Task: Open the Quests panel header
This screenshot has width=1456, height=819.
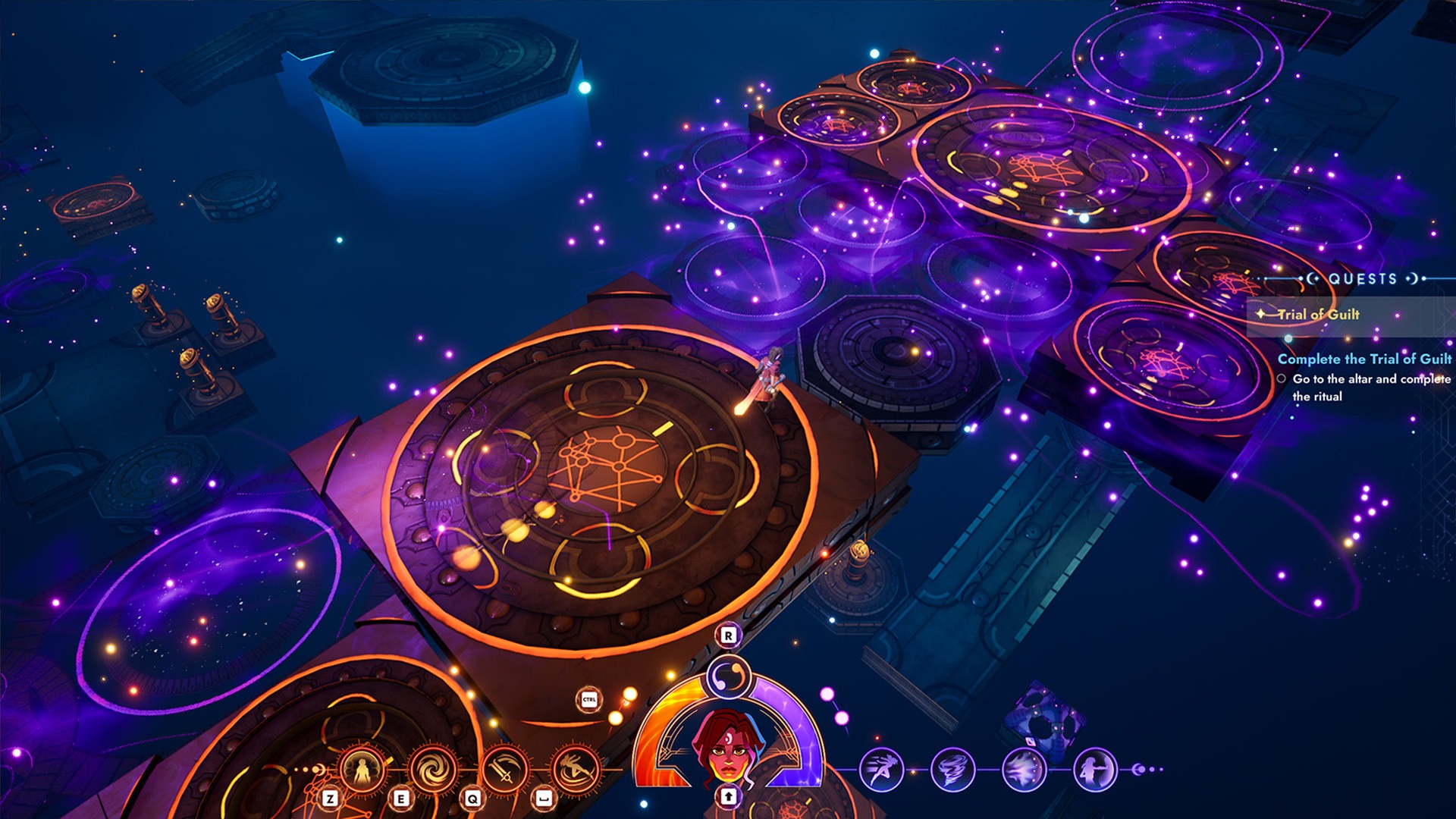Action: click(x=1362, y=279)
